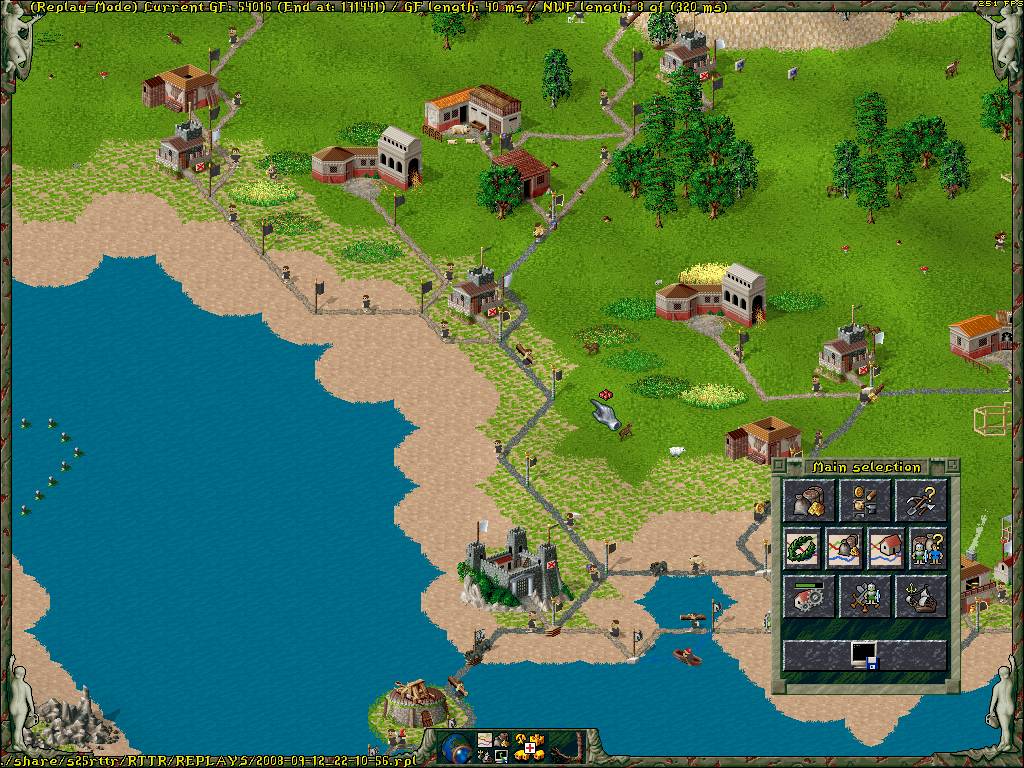The image size is (1024, 768).
Task: Open military settings with soldier and swords
Action: 865,597
